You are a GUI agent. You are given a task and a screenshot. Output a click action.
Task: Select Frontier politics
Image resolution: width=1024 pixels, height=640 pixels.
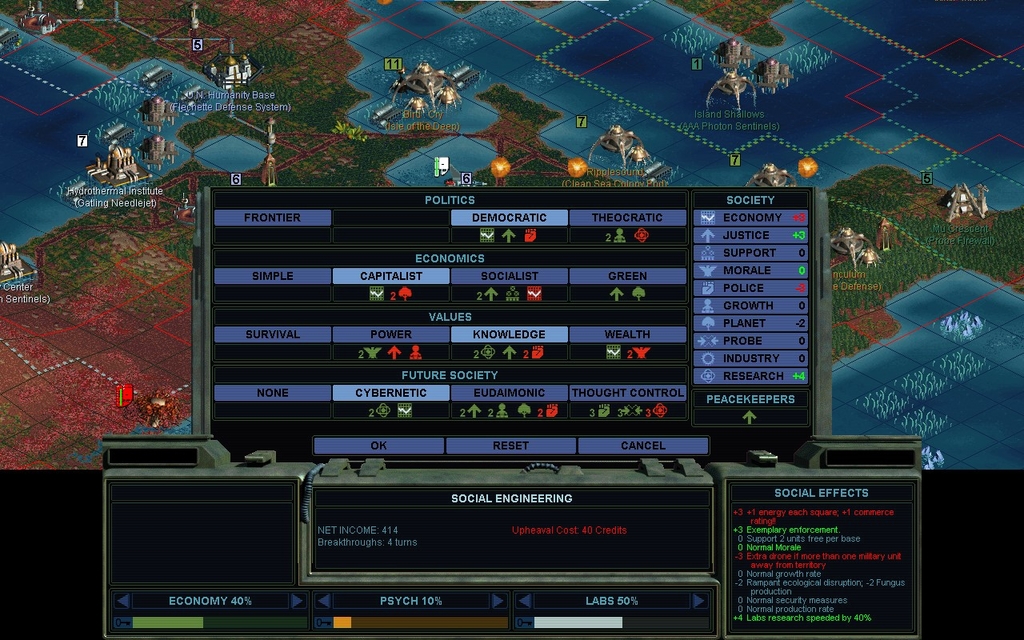tap(272, 217)
